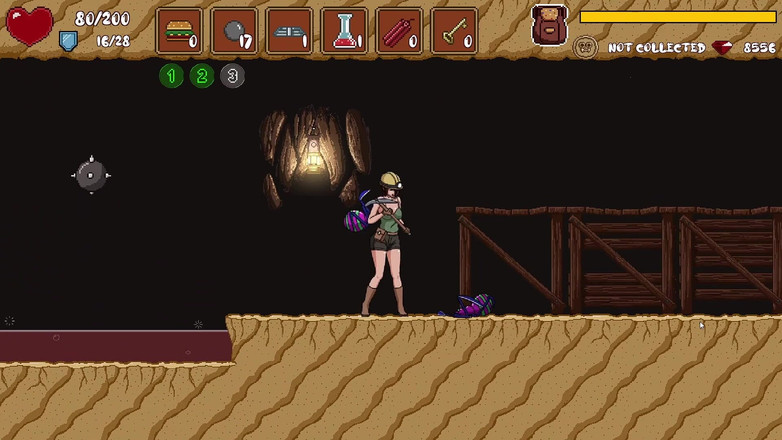782x440 pixels.
Task: Click the green circle numbered 1
Action: (171, 76)
